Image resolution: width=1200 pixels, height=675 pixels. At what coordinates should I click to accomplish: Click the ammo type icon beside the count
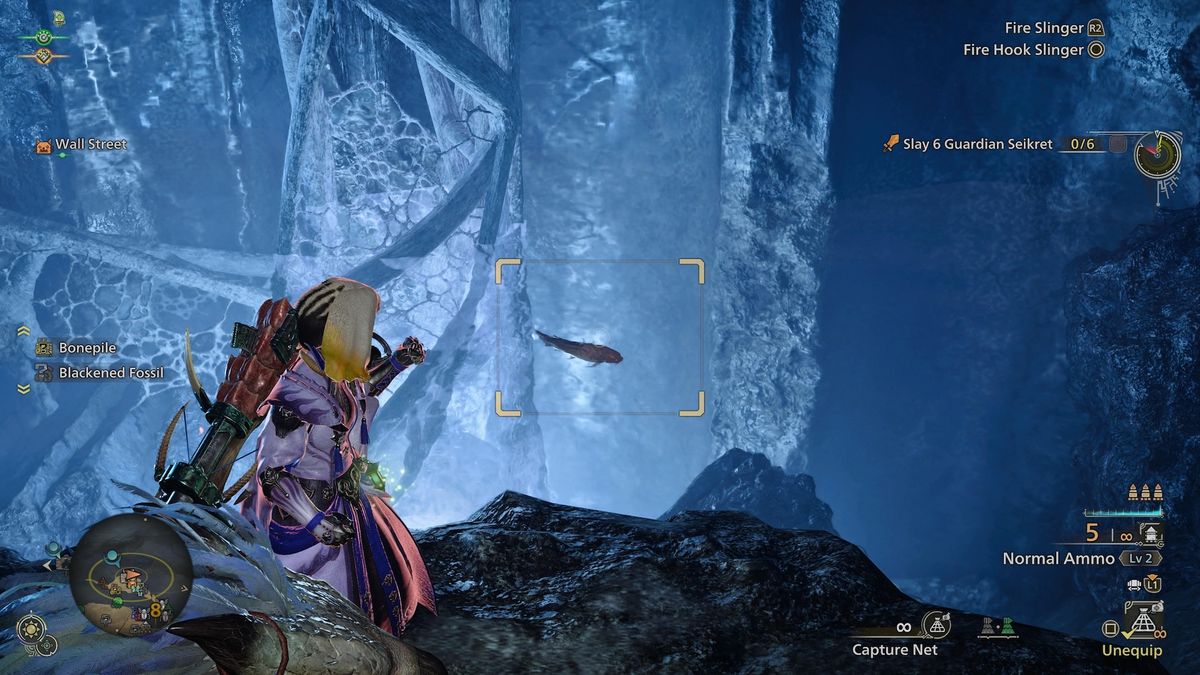coord(1151,533)
